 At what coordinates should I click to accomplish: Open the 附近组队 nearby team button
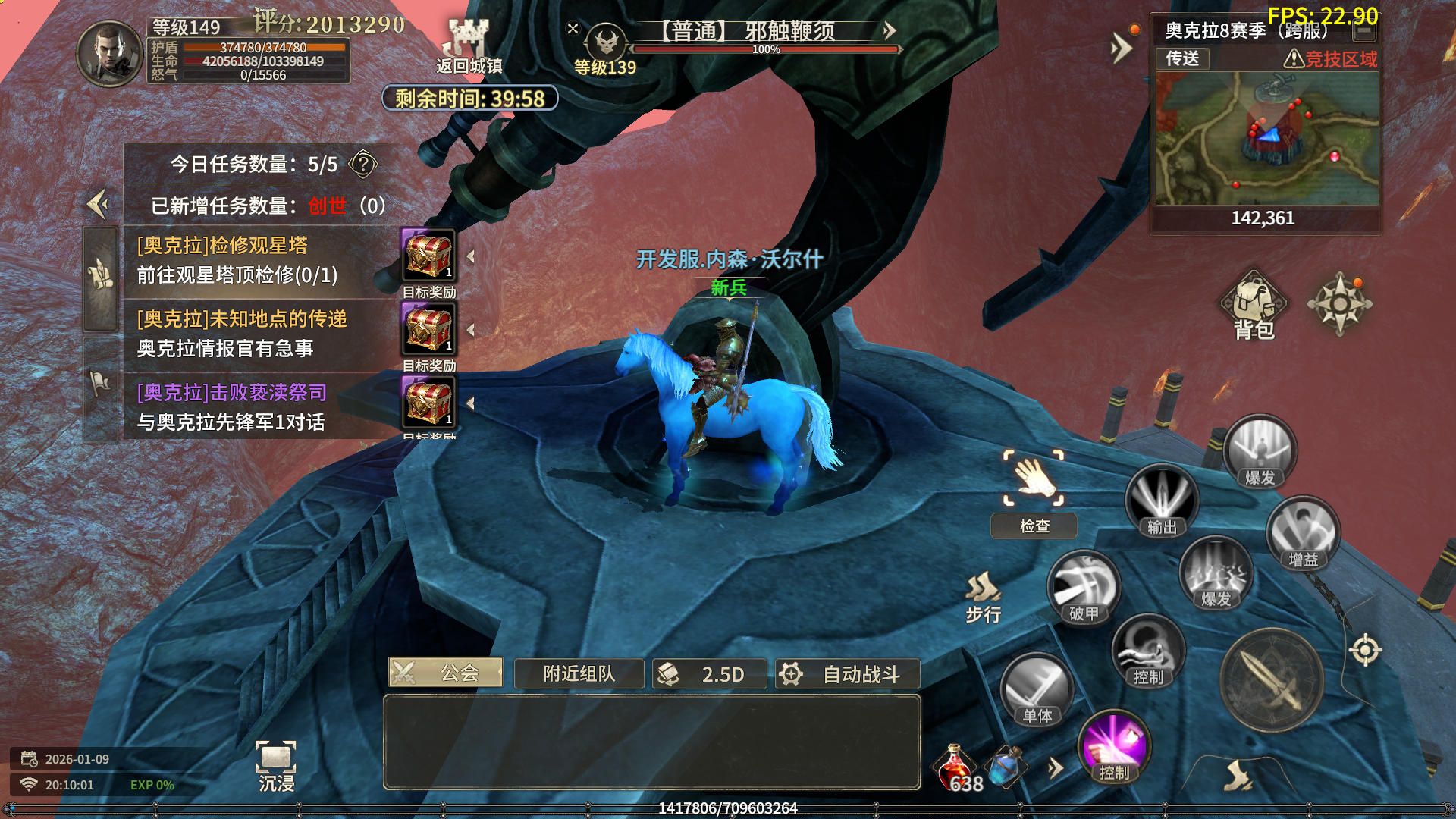pyautogui.click(x=579, y=674)
